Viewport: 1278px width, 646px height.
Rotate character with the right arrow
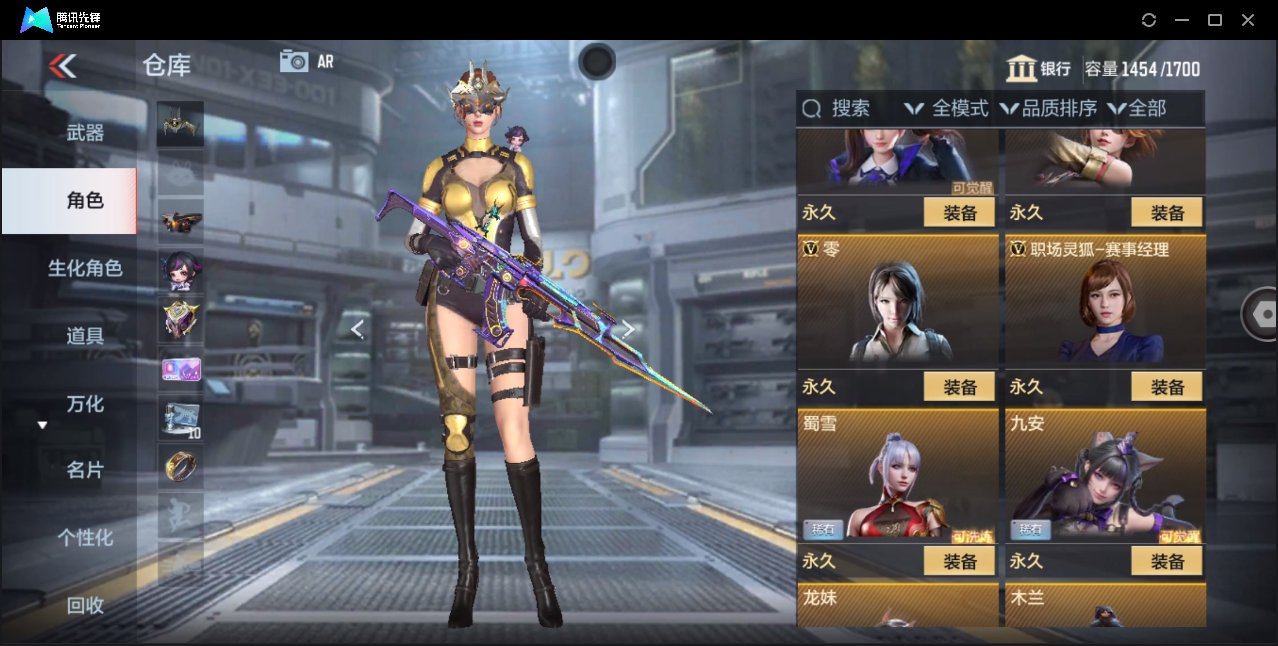point(628,329)
